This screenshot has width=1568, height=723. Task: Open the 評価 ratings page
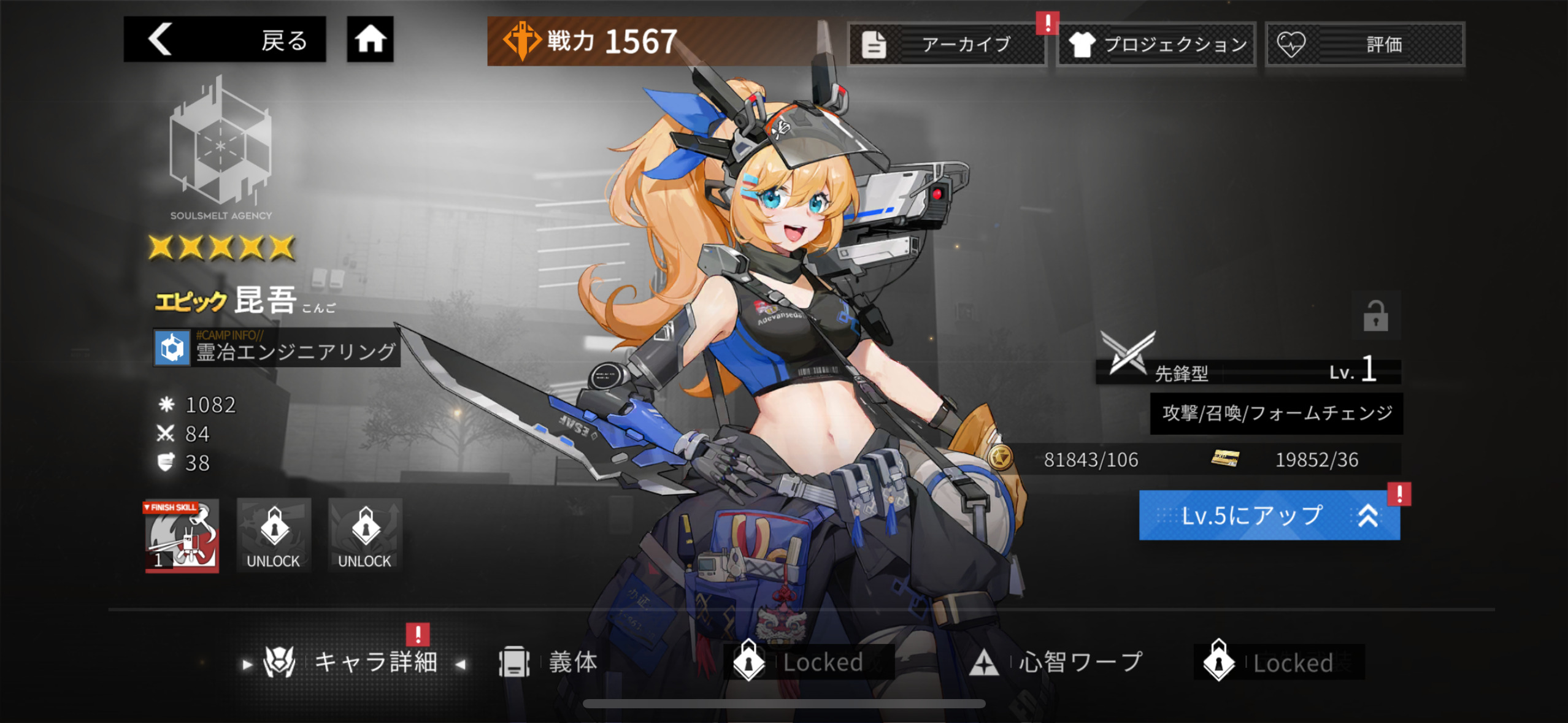click(x=1364, y=44)
